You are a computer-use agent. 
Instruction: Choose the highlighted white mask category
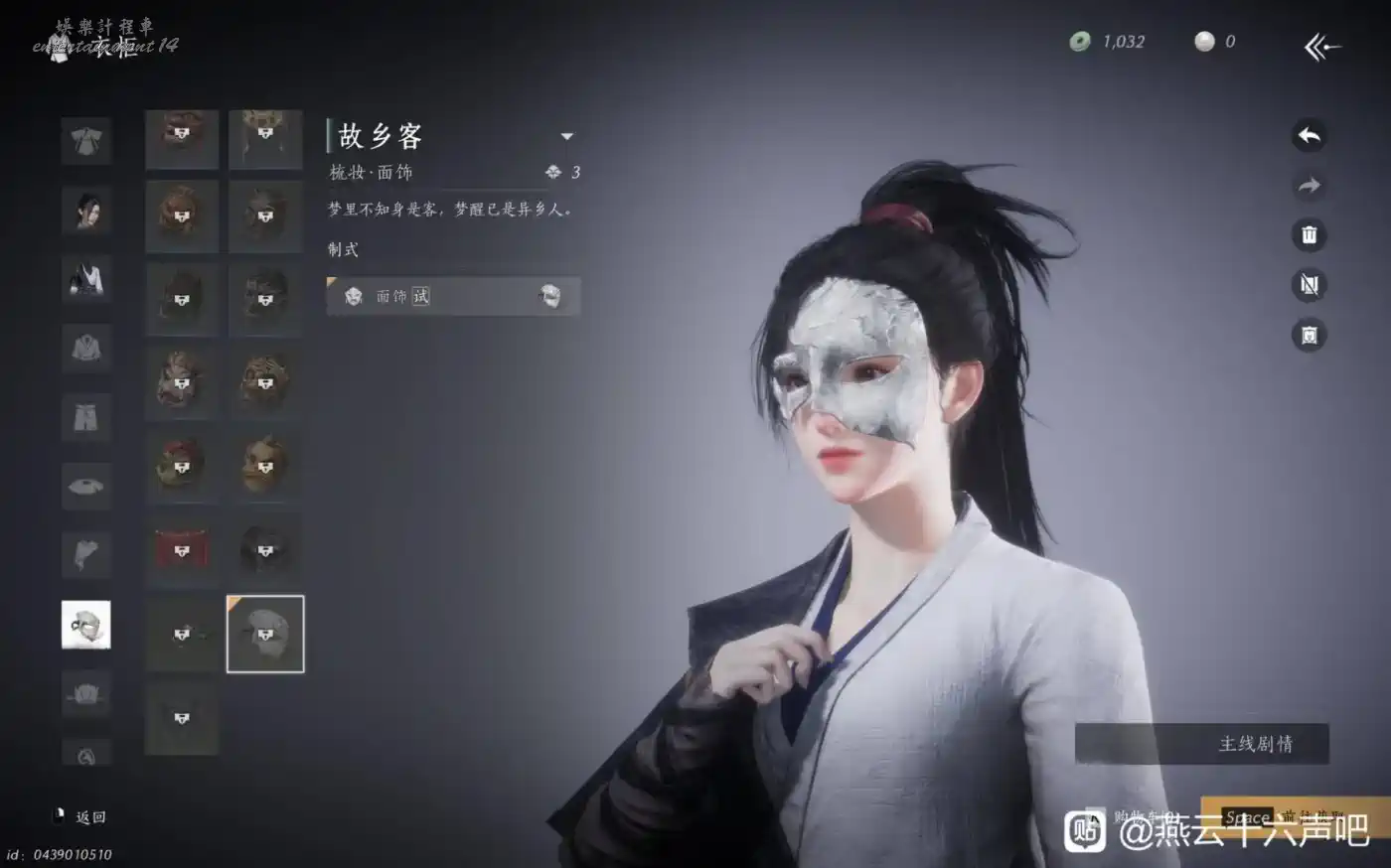pyautogui.click(x=86, y=625)
